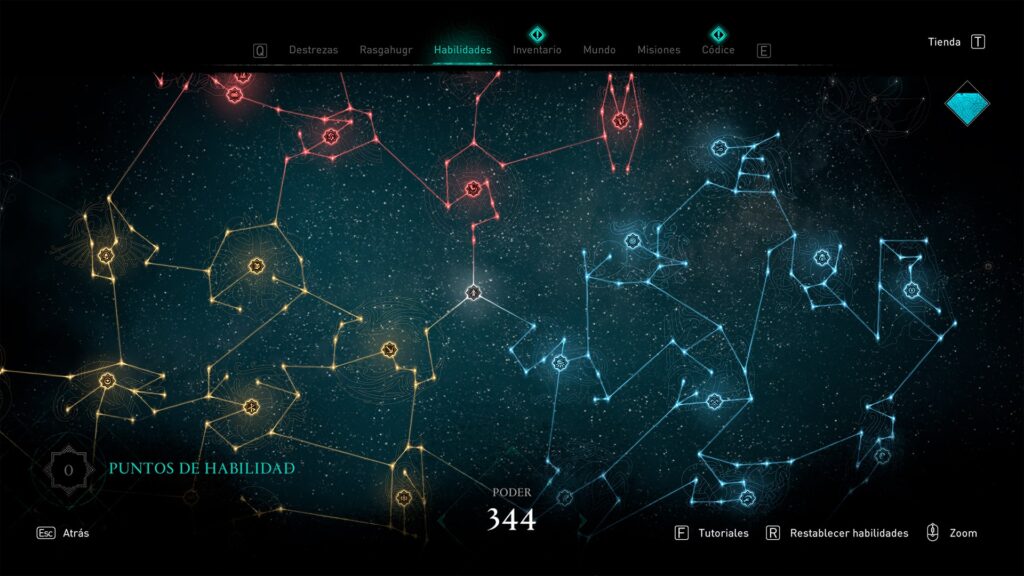Show the Misiones tab
Screen dimensions: 1024x576
coord(658,50)
